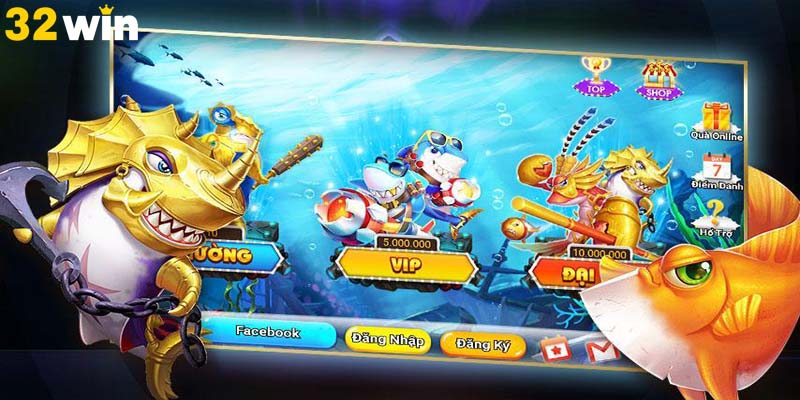Open the SHOP store icon

tap(659, 77)
